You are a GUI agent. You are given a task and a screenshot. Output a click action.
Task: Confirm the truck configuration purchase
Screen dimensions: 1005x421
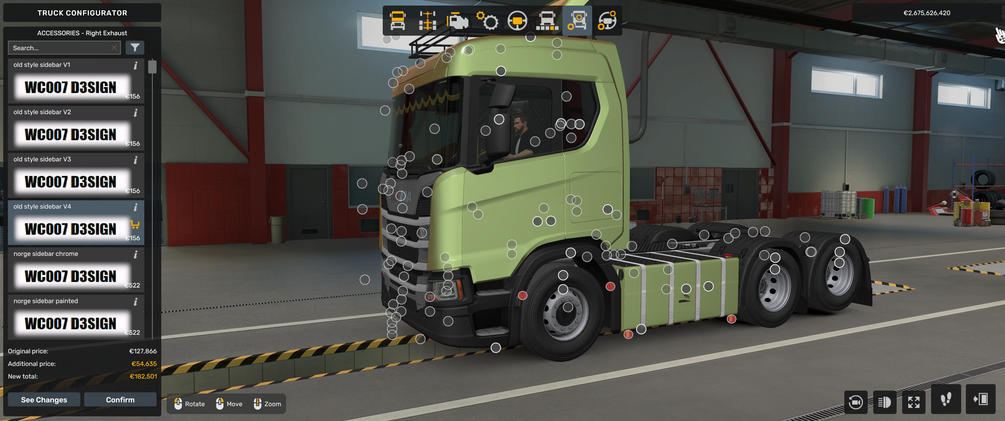120,400
